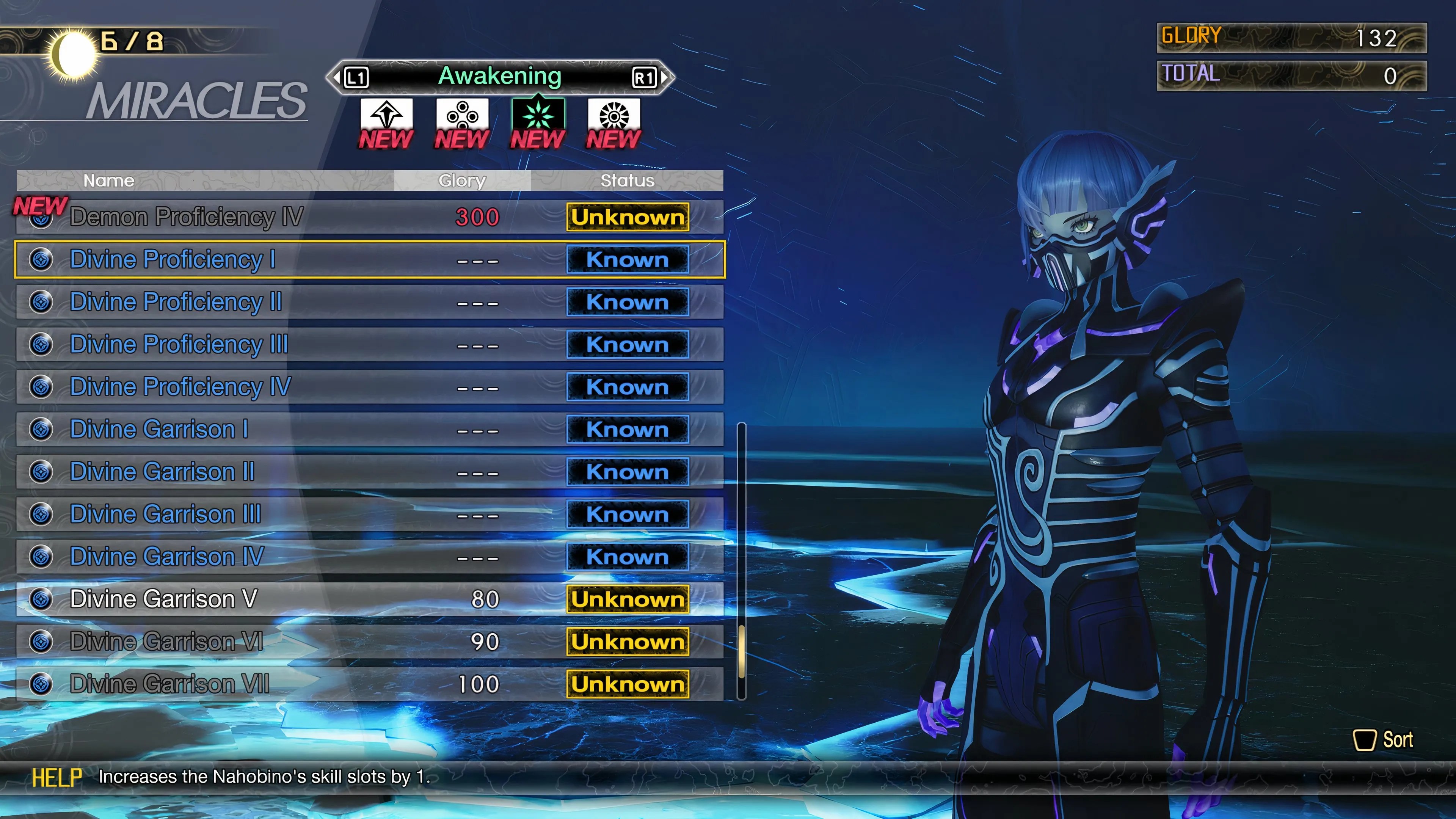This screenshot has width=1456, height=819.
Task: Open the Glory column header to sort
Action: click(x=462, y=180)
